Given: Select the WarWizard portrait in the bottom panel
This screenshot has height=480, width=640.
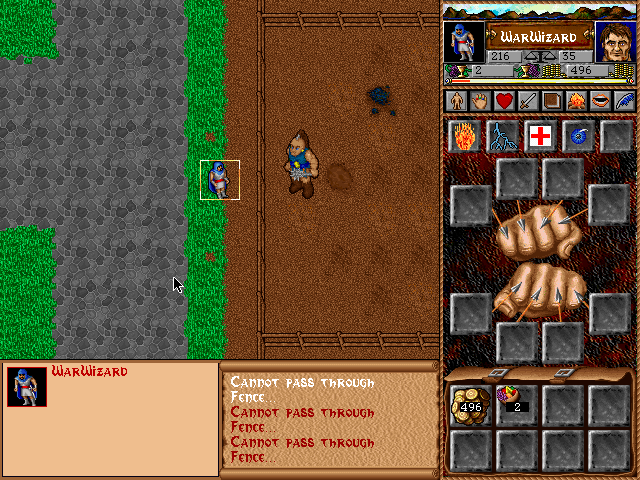Looking at the screenshot, I should pos(26,386).
